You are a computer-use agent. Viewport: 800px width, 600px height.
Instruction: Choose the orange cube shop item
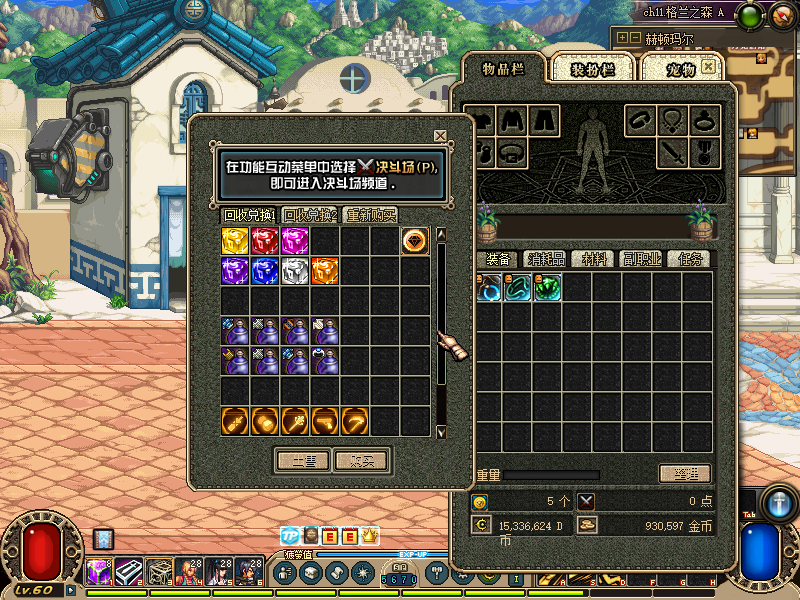325,271
